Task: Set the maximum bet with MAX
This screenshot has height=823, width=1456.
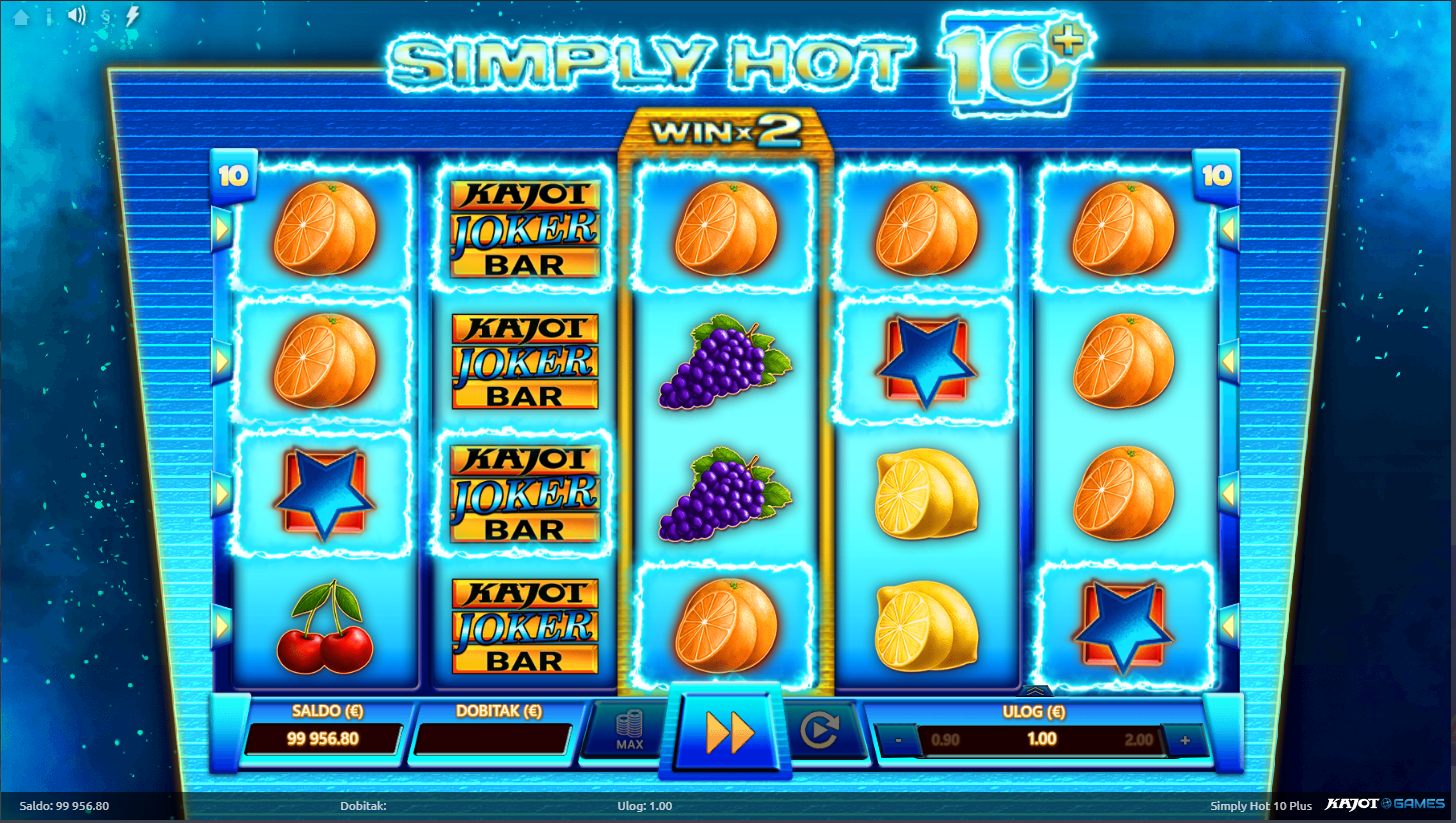Action: click(629, 731)
